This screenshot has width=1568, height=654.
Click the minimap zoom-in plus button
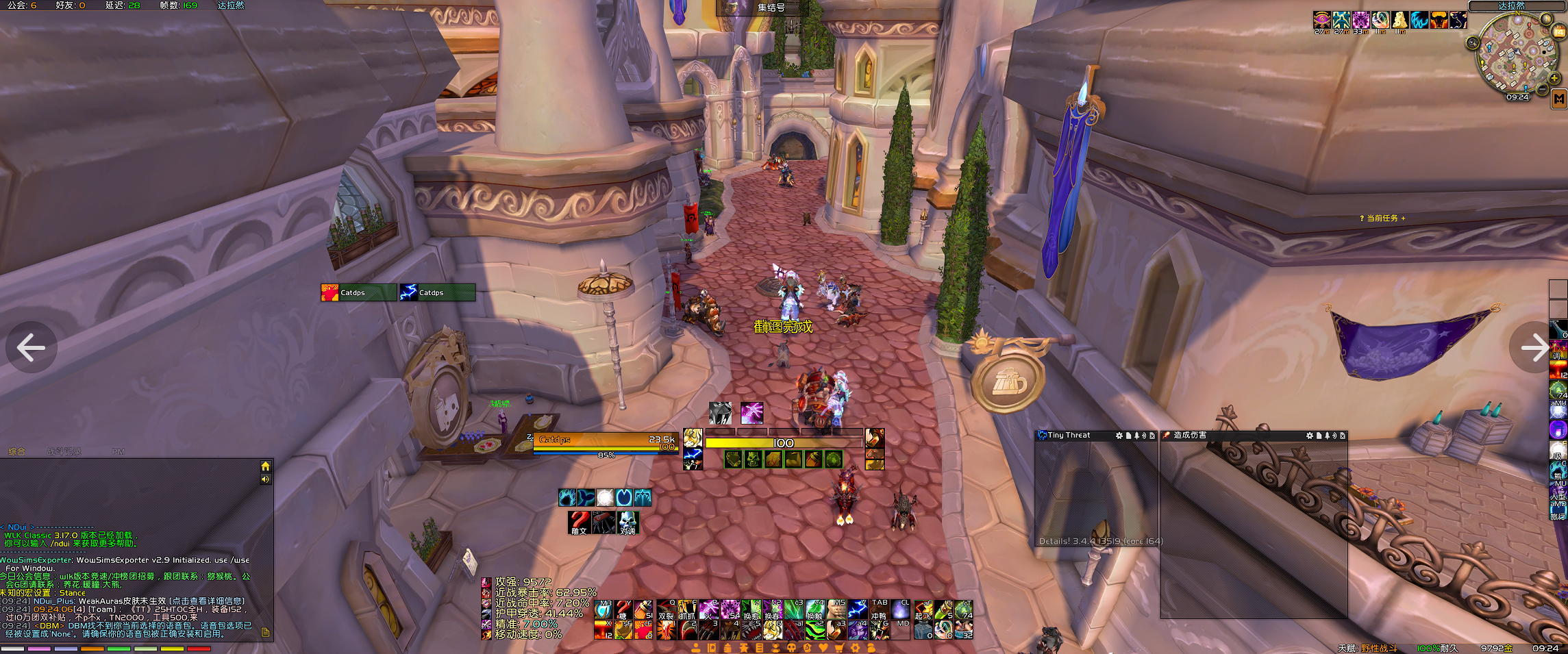(x=1554, y=78)
